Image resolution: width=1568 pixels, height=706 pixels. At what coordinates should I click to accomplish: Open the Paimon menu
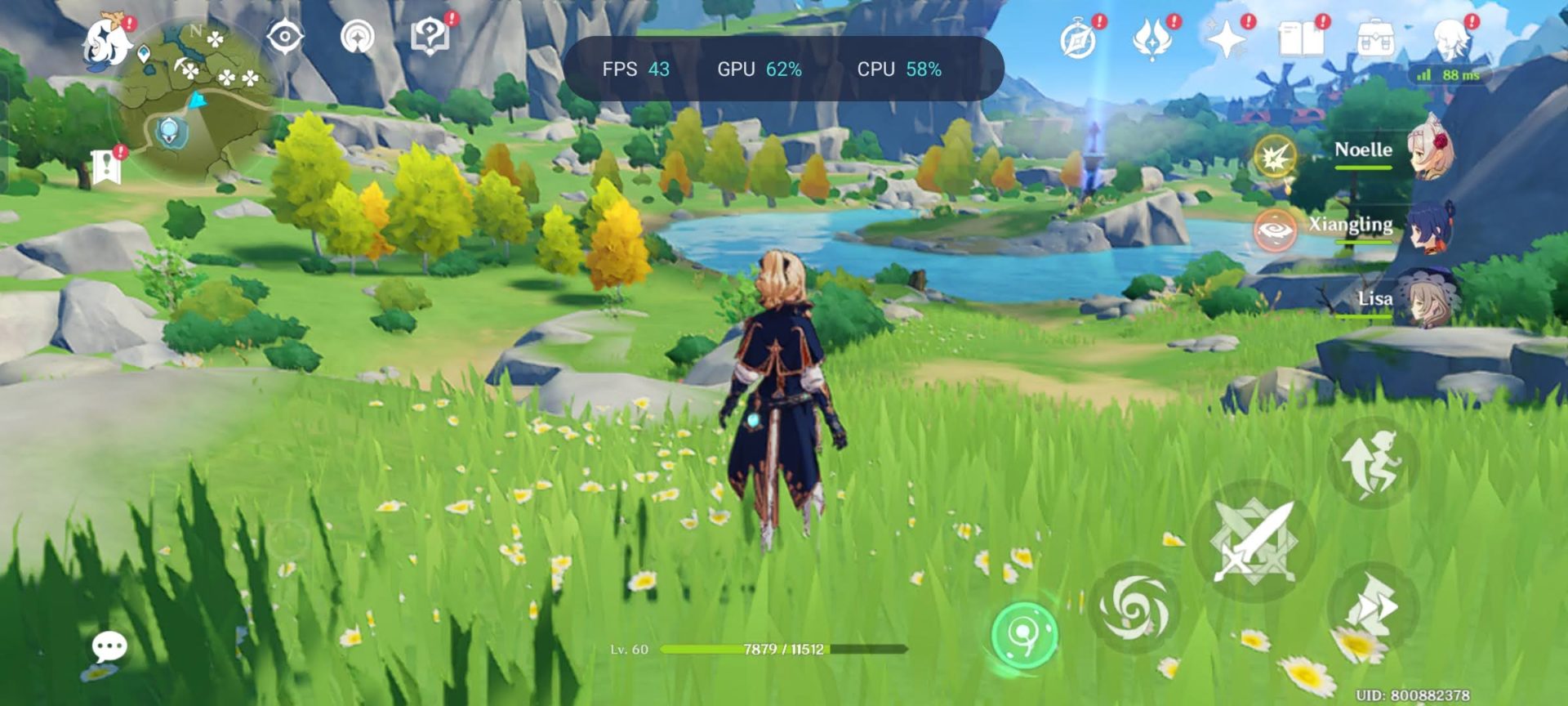coord(109,42)
